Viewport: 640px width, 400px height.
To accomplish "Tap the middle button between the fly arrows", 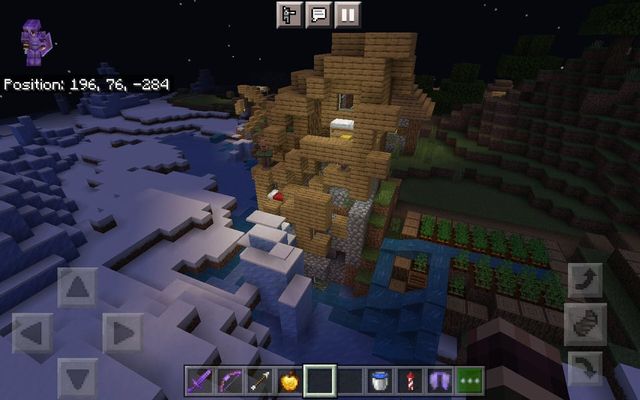I will pyautogui.click(x=585, y=324).
